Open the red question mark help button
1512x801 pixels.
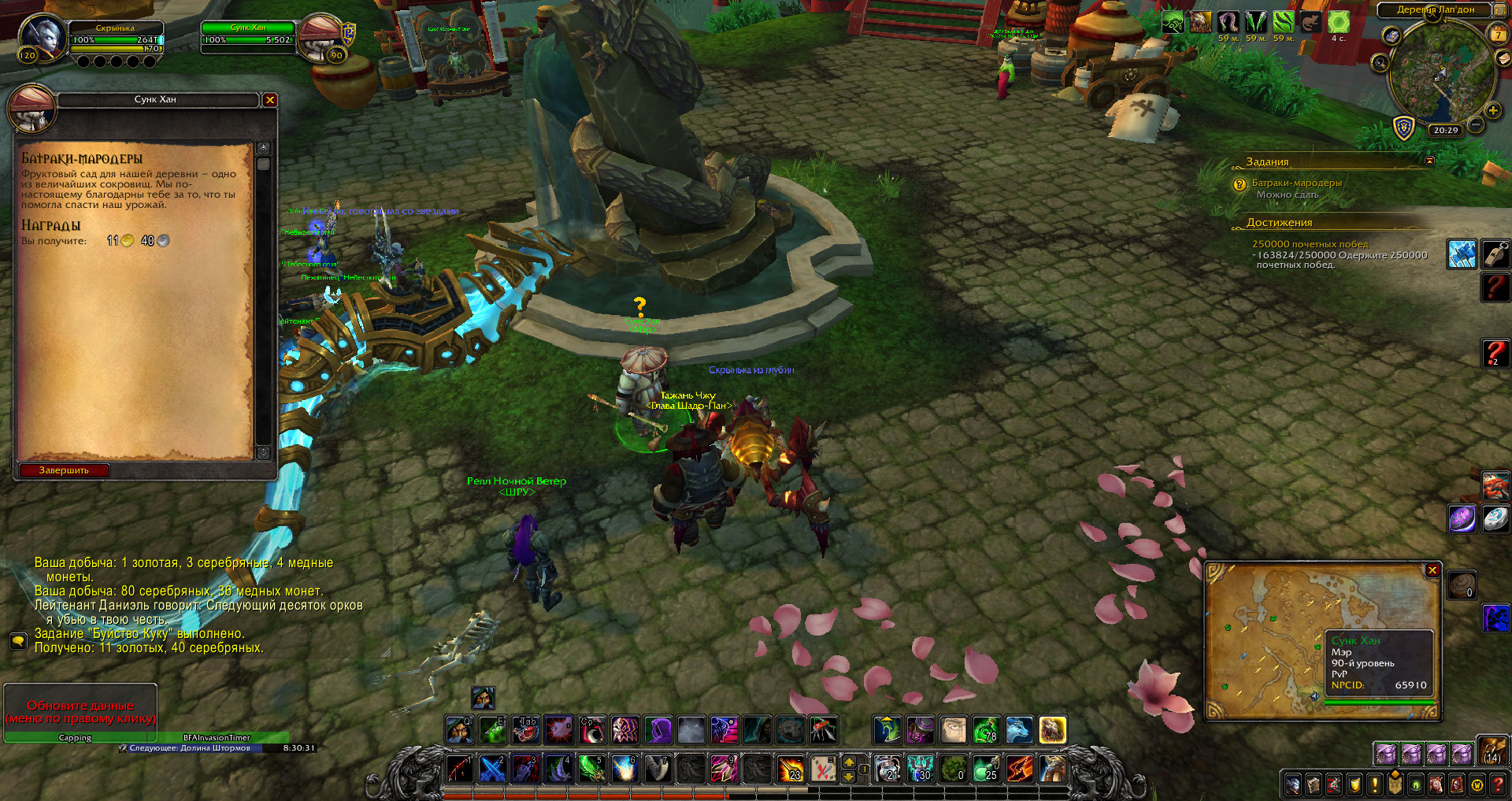coord(1497,784)
